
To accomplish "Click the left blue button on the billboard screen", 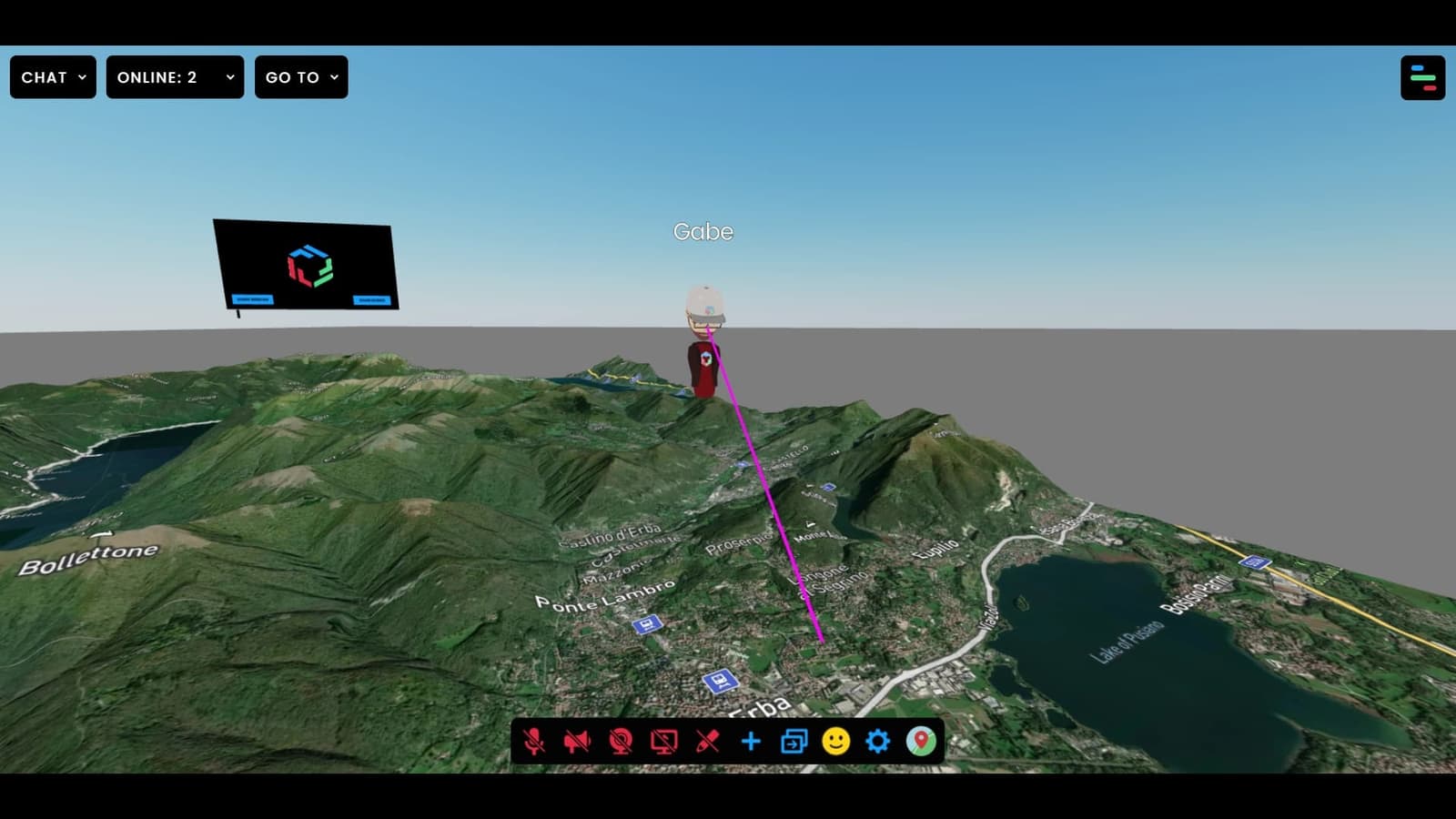I will click(253, 299).
